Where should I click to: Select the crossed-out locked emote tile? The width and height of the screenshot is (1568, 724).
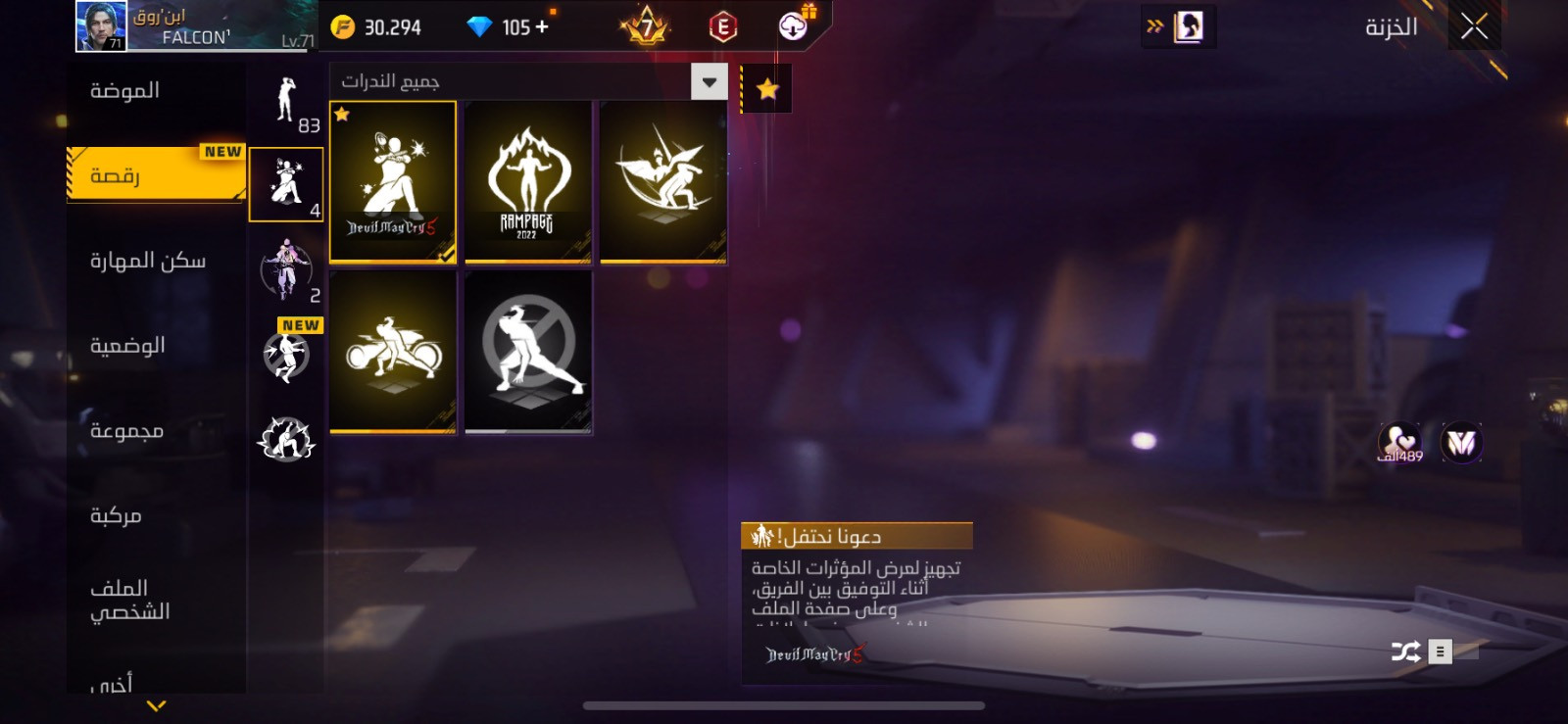pyautogui.click(x=528, y=352)
